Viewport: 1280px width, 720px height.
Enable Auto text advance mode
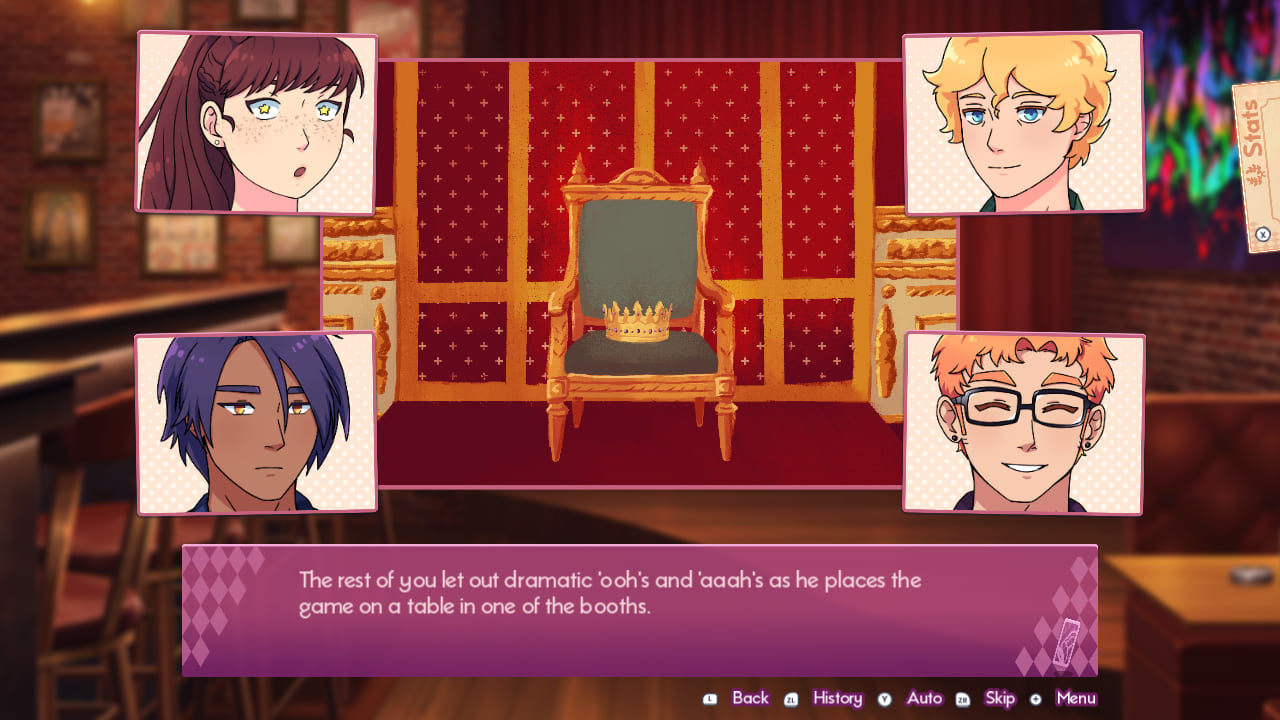click(925, 698)
